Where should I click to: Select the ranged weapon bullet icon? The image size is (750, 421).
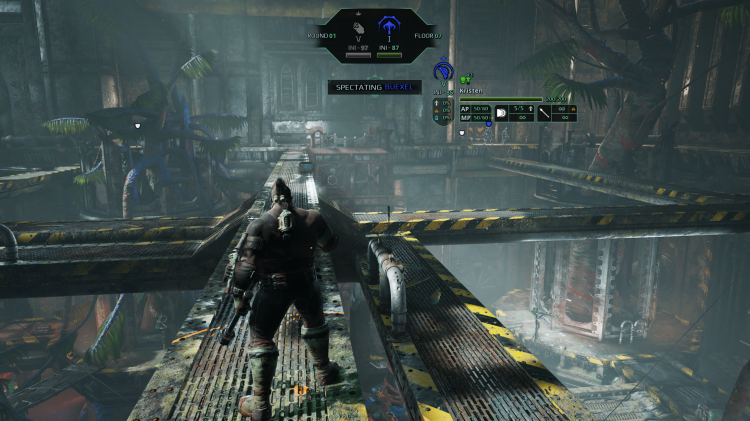(x=501, y=112)
